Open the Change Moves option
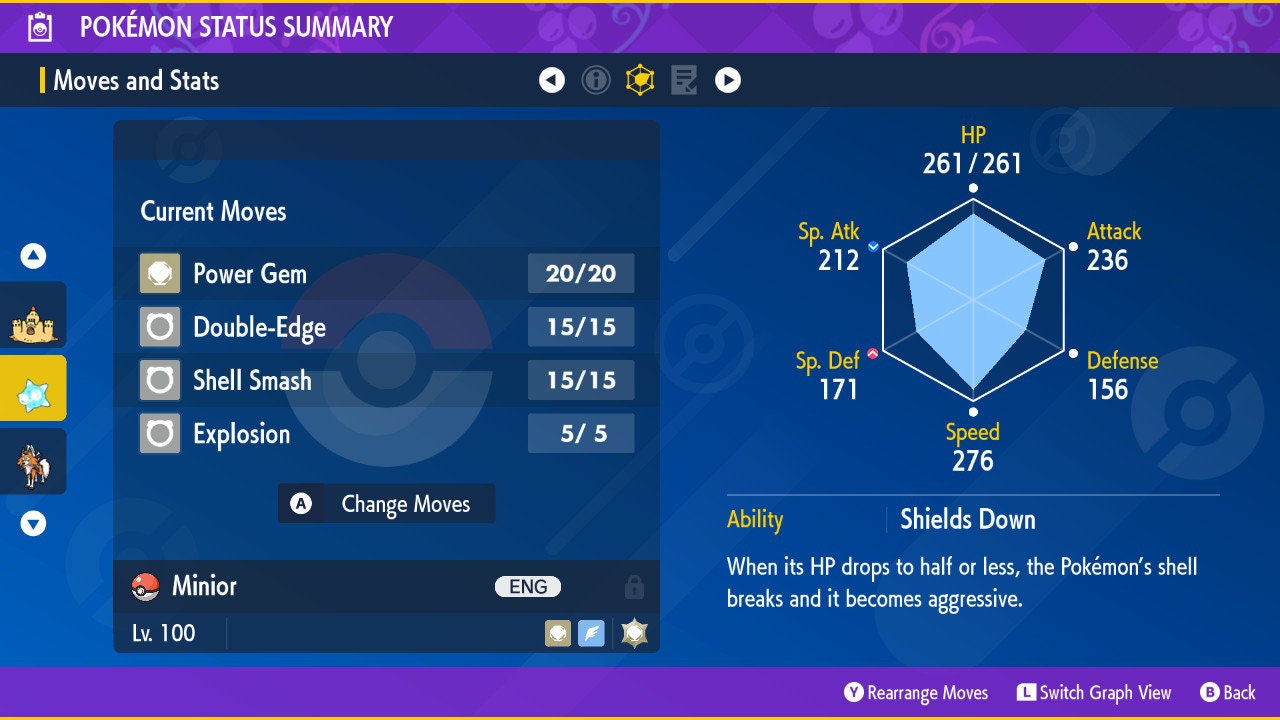1280x720 pixels. pos(386,504)
